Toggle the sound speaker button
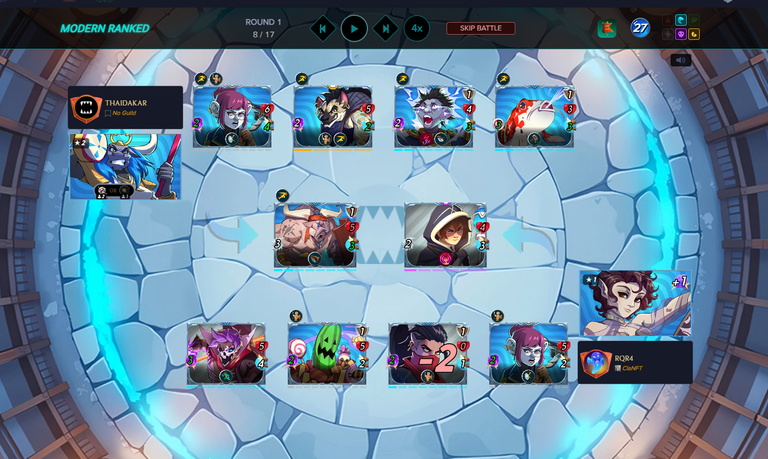 pyautogui.click(x=681, y=60)
